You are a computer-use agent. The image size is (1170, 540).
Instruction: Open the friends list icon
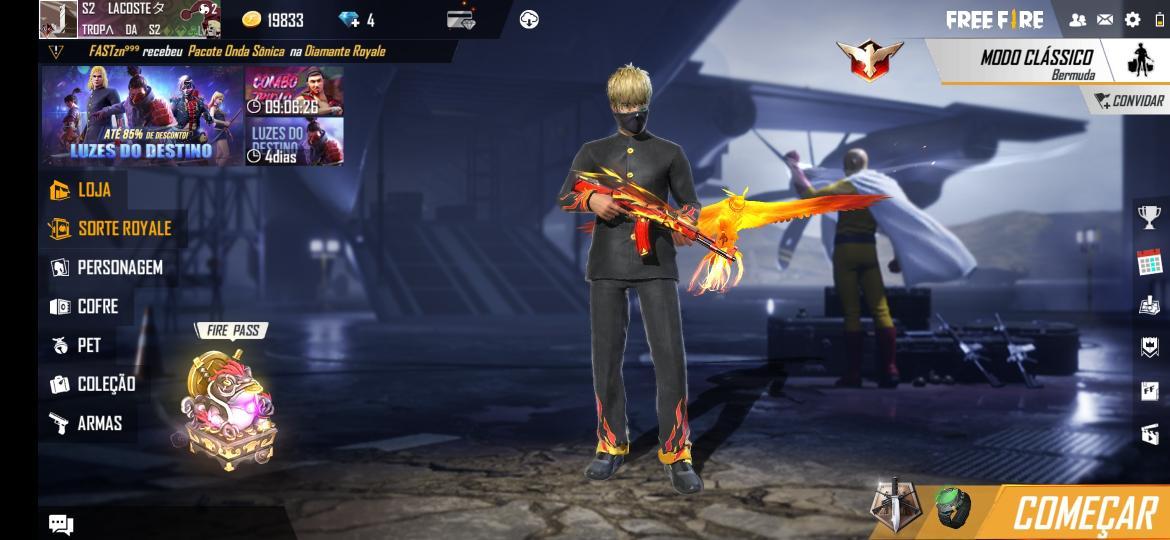[1077, 20]
